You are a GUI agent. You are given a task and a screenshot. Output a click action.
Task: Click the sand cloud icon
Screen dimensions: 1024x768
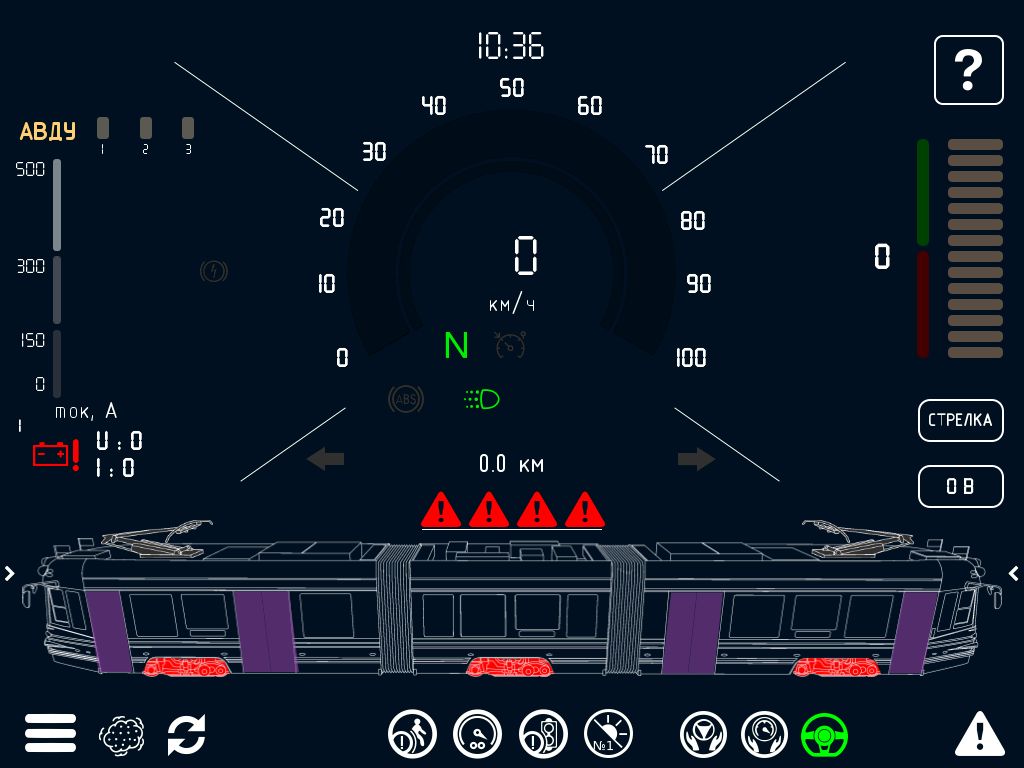(x=122, y=735)
